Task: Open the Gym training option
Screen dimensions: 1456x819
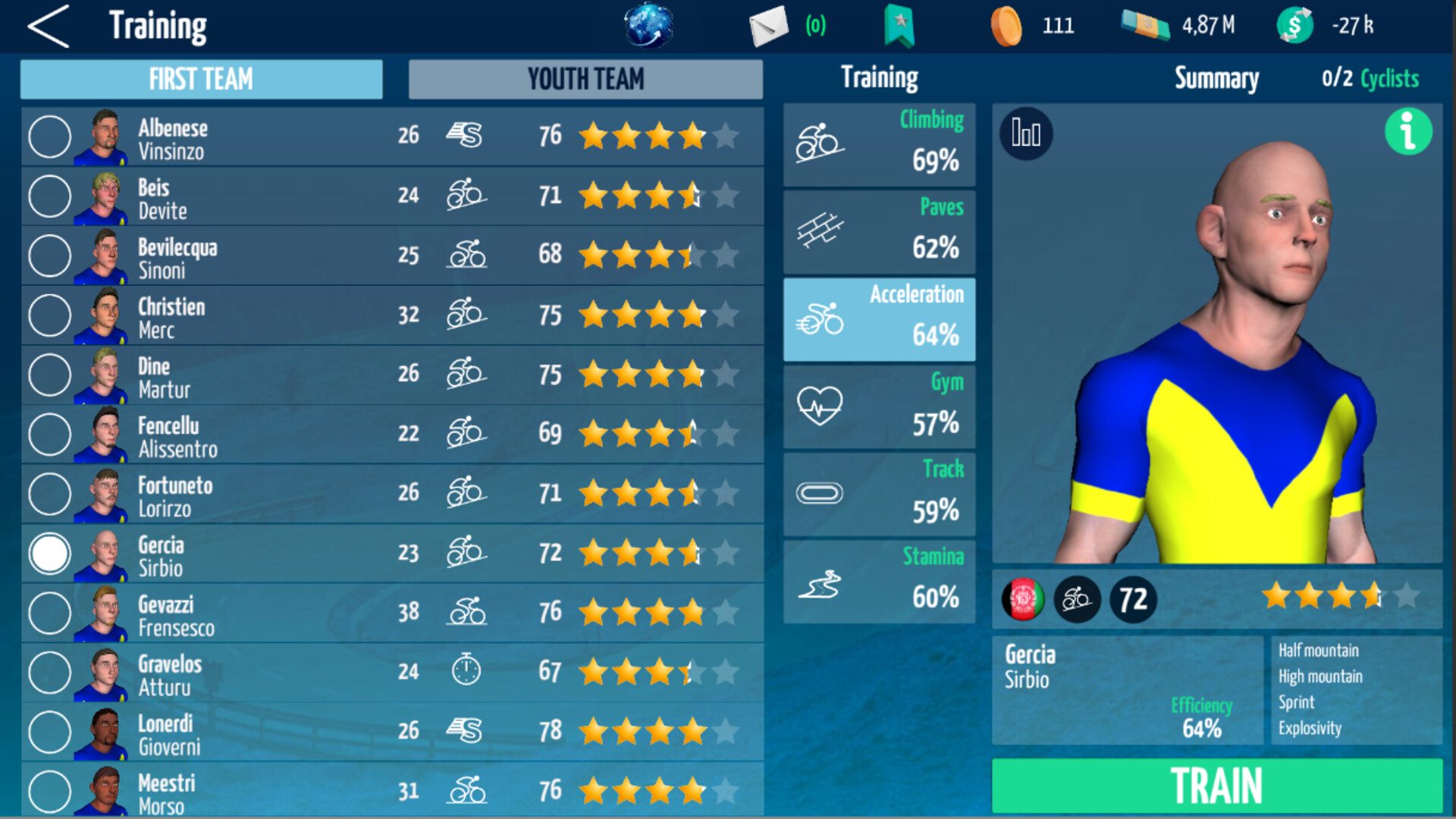Action: pos(821,404)
